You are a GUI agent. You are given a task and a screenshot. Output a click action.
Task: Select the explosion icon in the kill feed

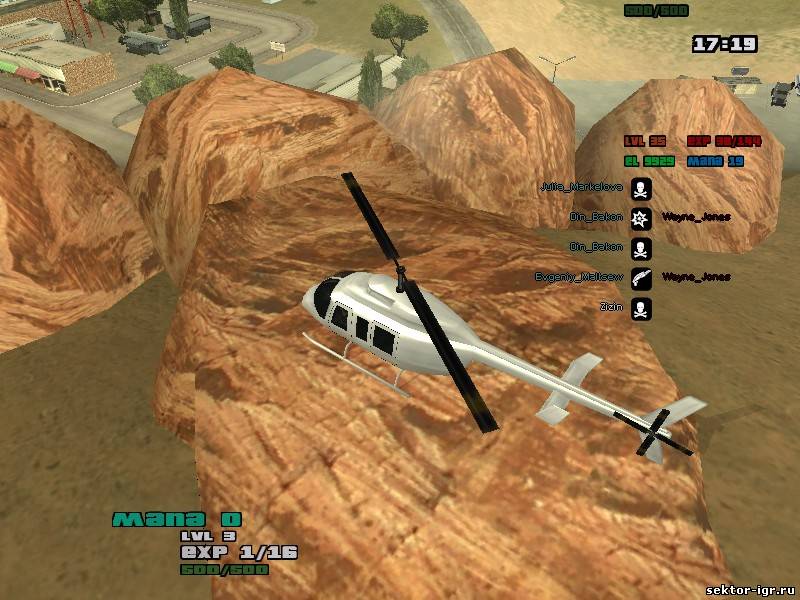click(642, 217)
